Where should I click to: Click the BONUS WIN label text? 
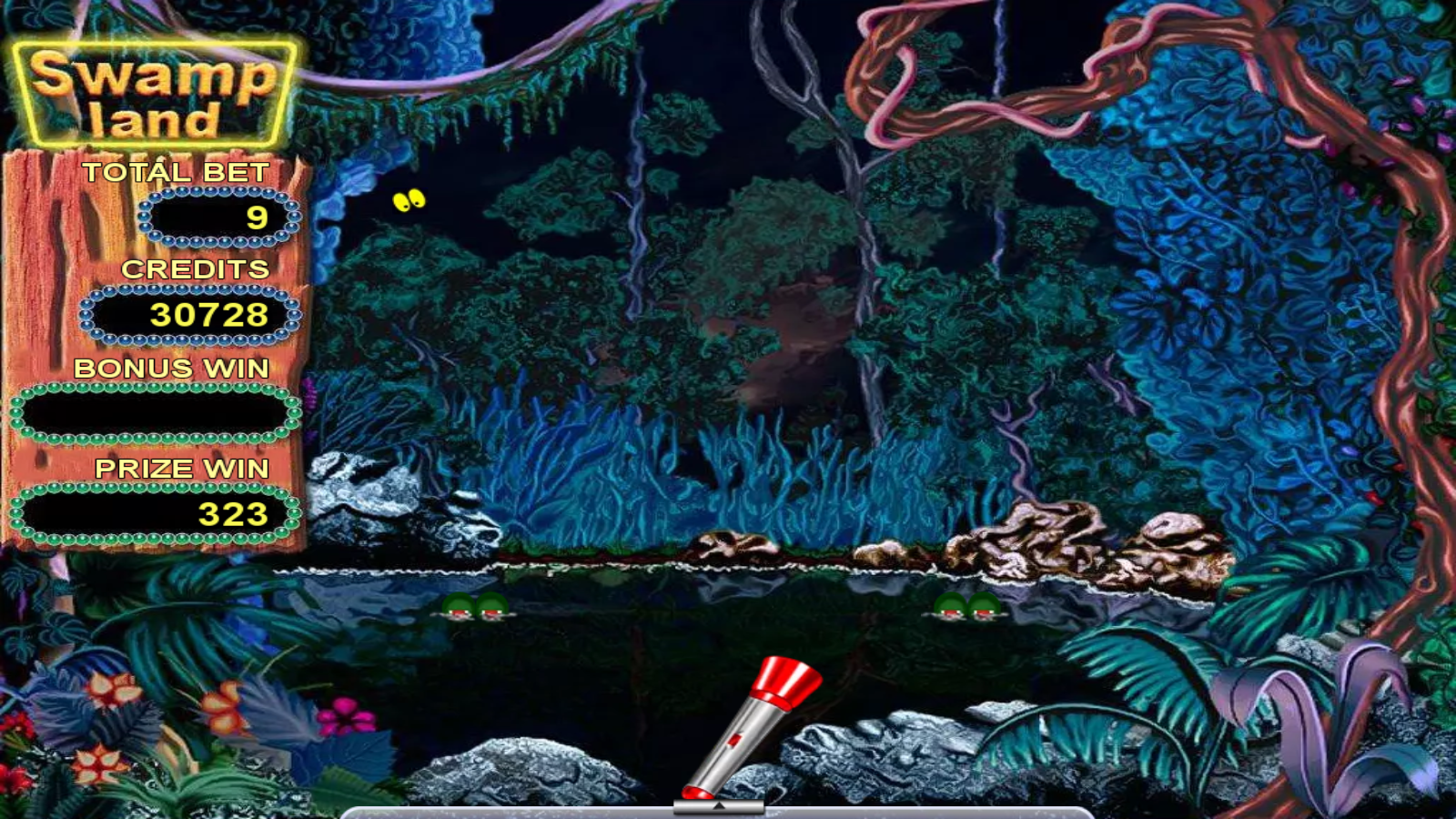(172, 369)
